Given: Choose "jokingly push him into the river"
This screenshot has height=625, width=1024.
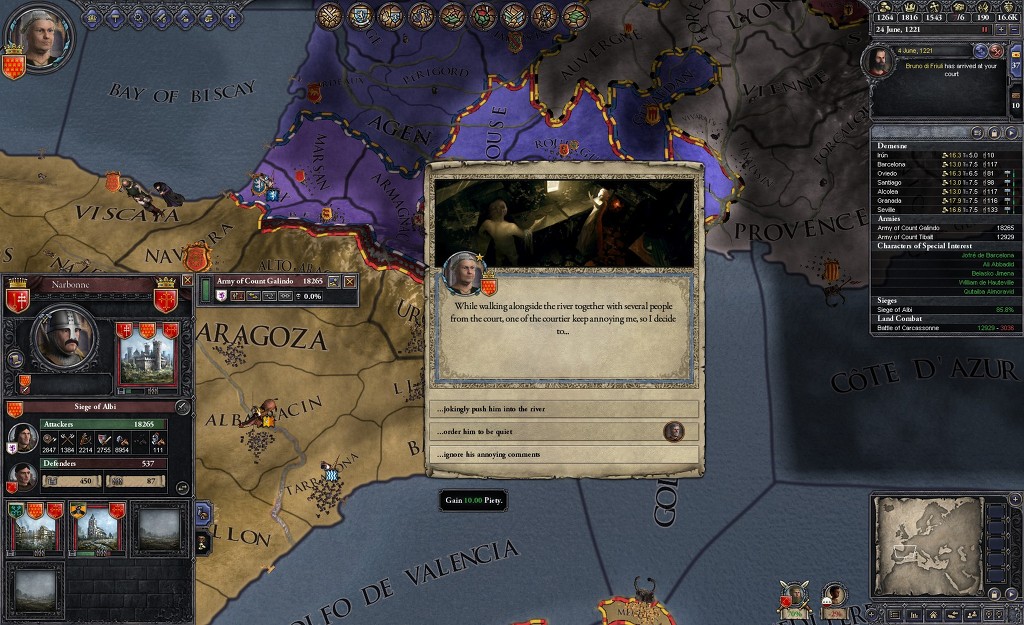Looking at the screenshot, I should coord(565,410).
